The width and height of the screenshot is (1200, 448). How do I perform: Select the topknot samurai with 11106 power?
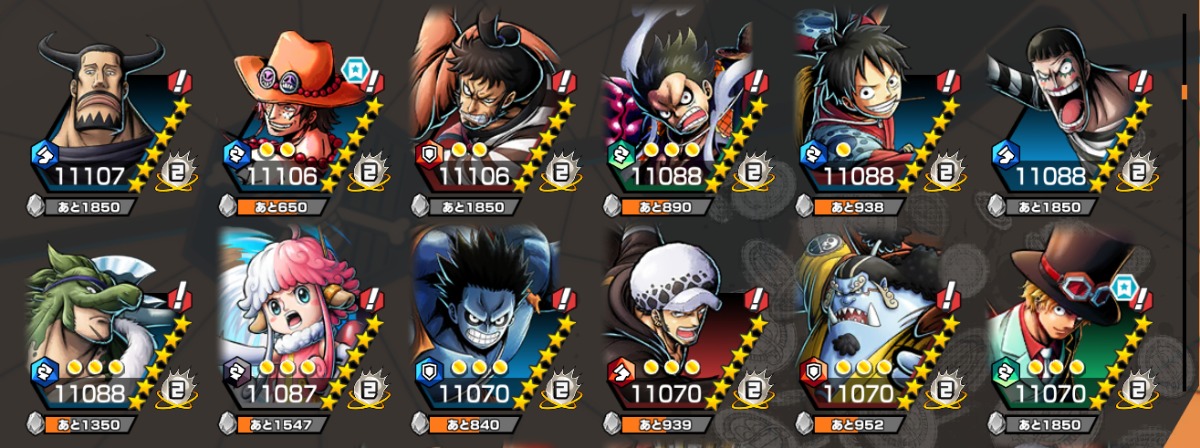pos(486,115)
